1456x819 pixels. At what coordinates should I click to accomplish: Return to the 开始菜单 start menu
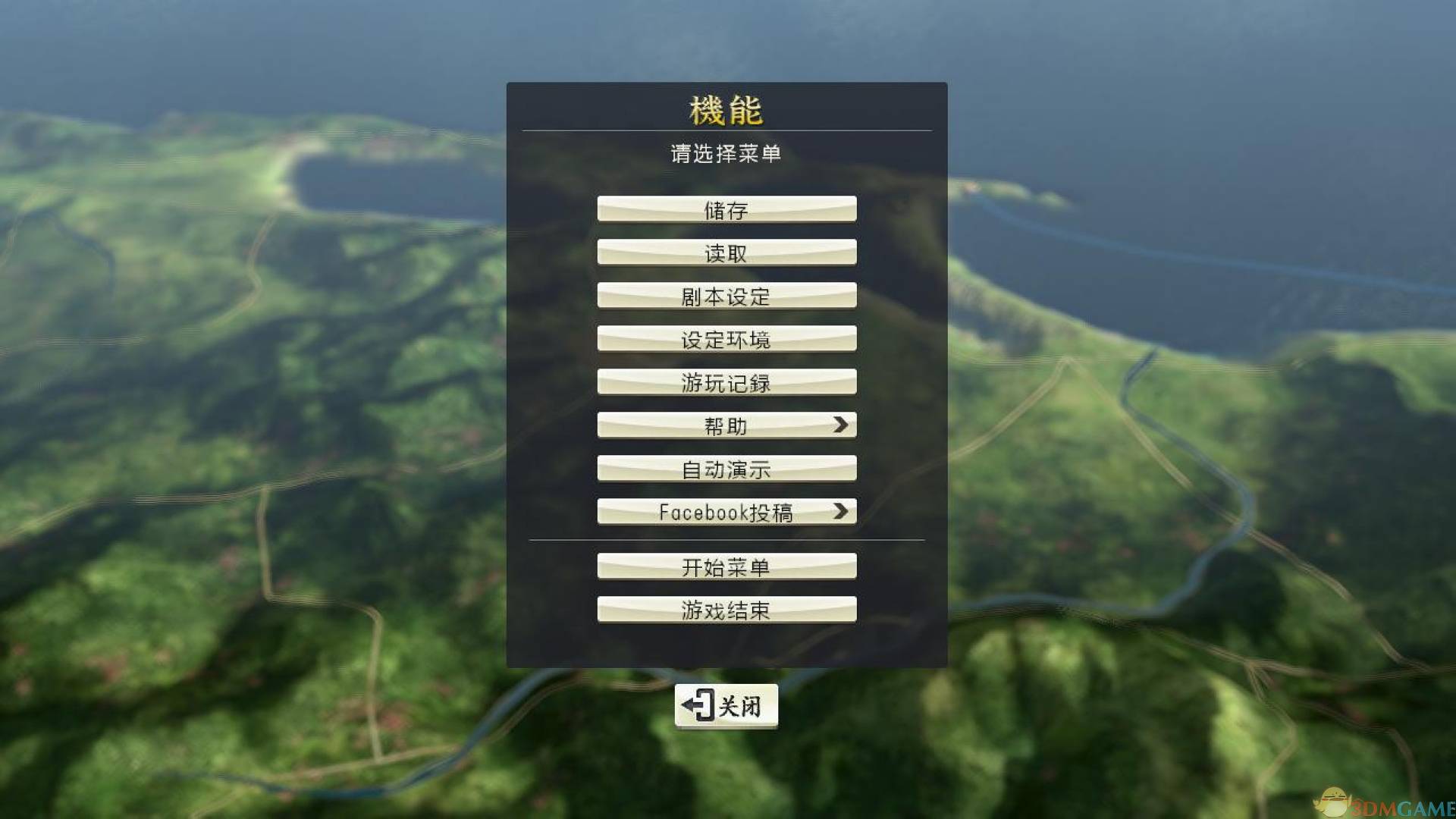(726, 566)
